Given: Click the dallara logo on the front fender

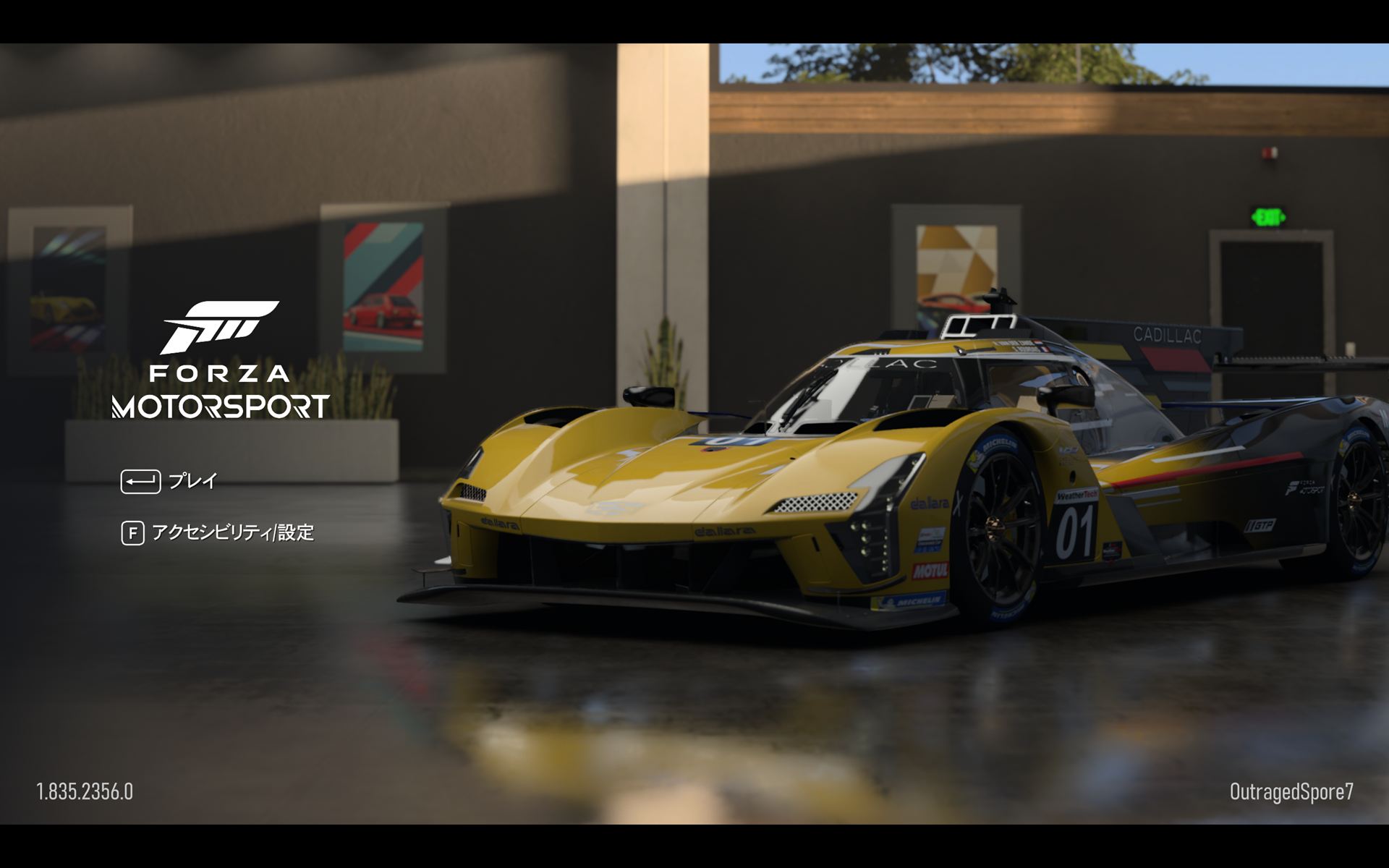Looking at the screenshot, I should 930,504.
